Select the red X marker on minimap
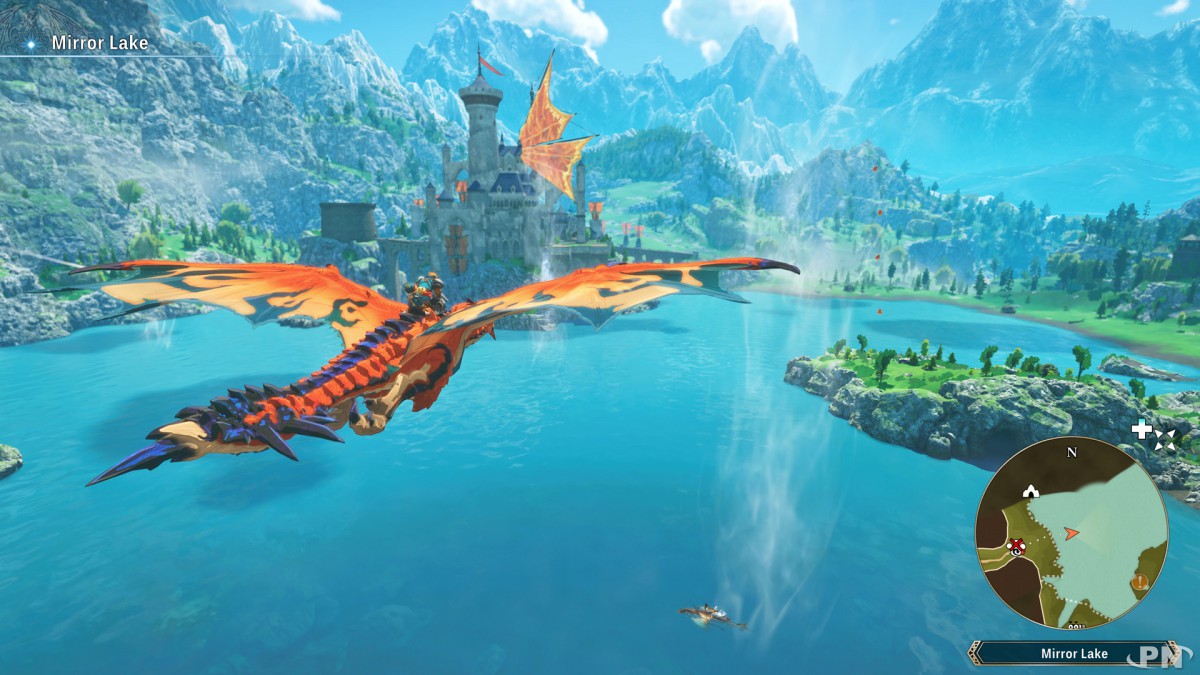Screen dimensions: 1200x675 coord(1017,545)
